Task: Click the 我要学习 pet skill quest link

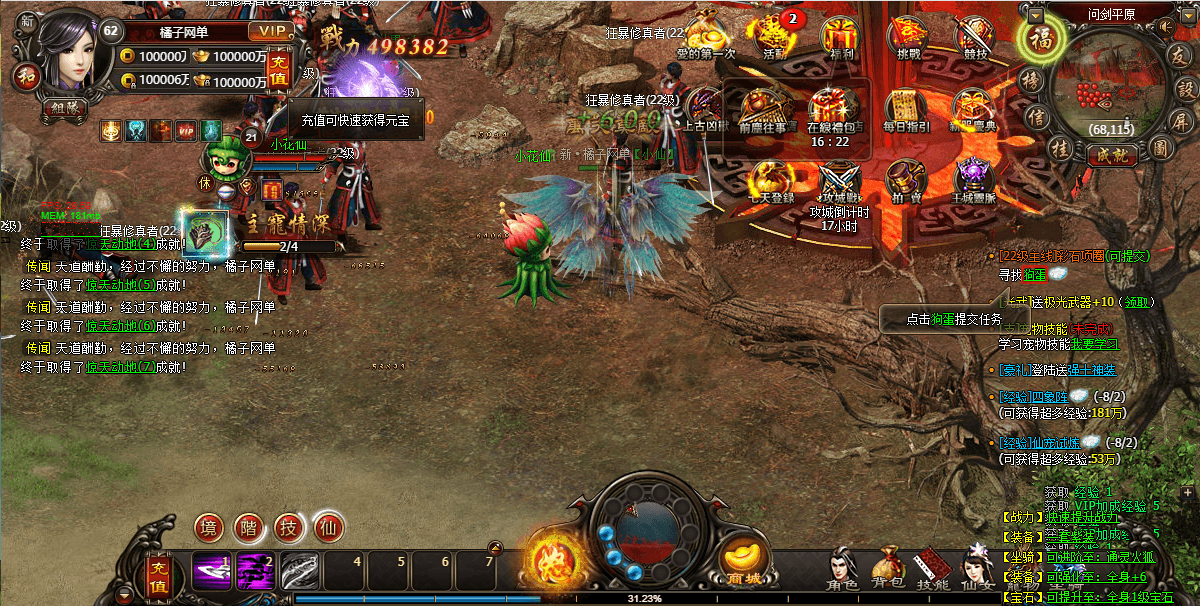Action: 1094,344
